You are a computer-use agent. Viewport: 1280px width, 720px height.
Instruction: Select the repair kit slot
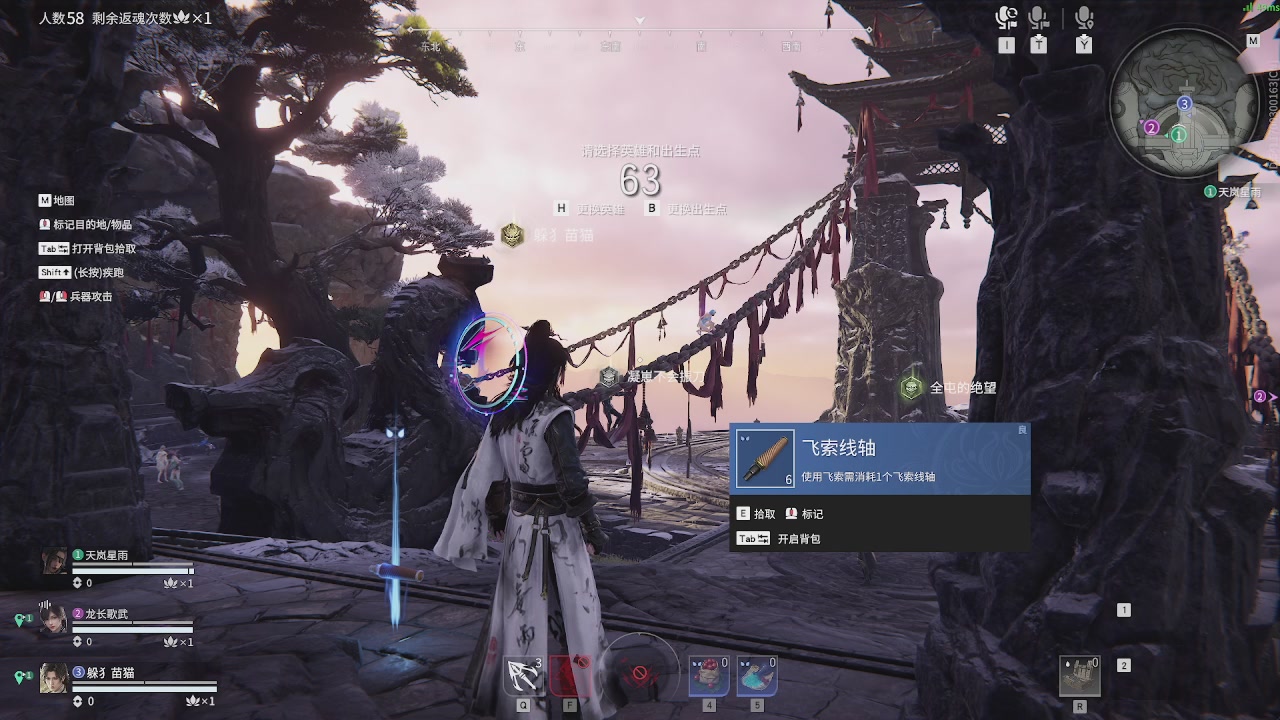[x=1080, y=676]
